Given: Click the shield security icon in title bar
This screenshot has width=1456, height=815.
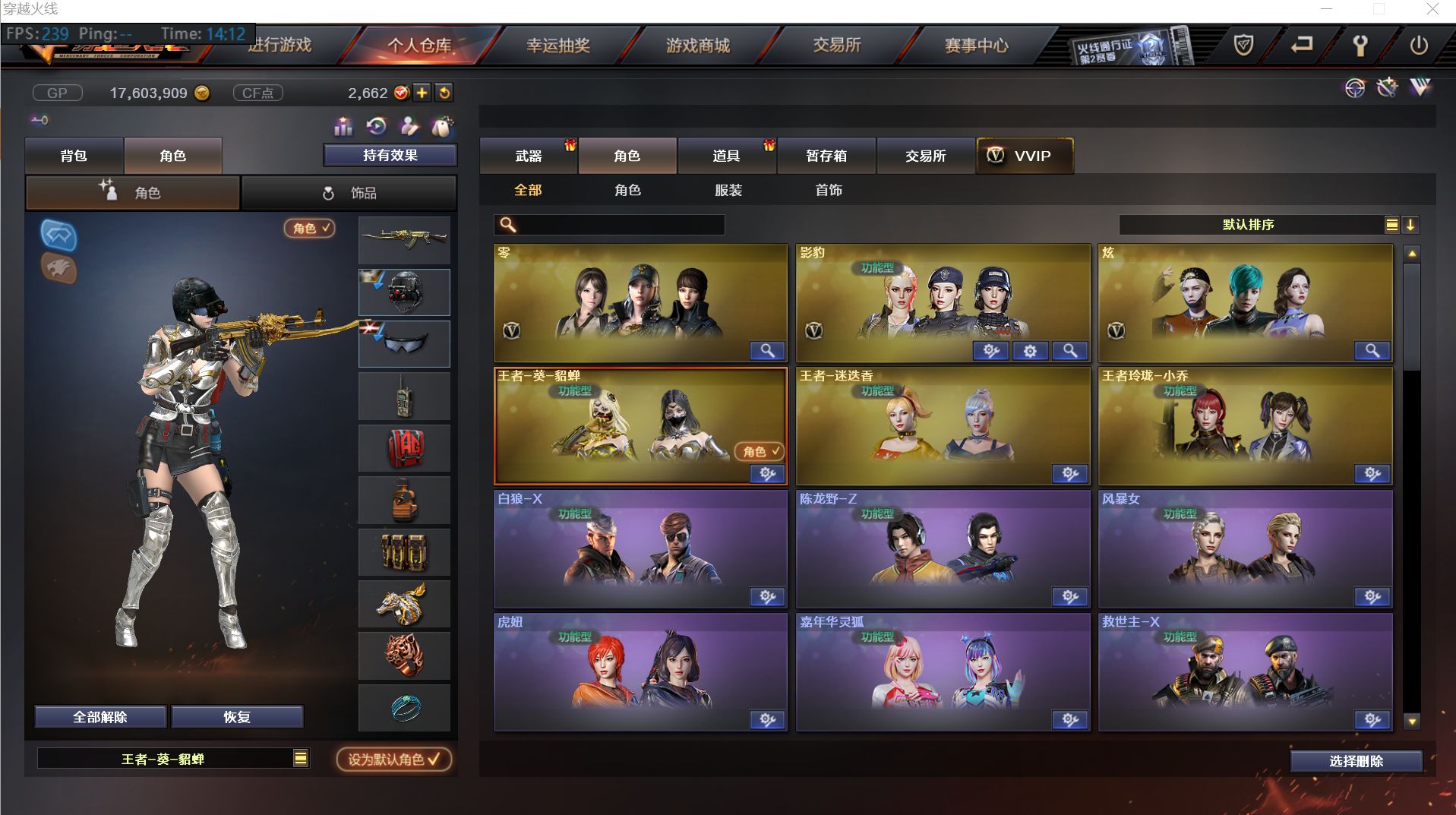Looking at the screenshot, I should (1245, 46).
